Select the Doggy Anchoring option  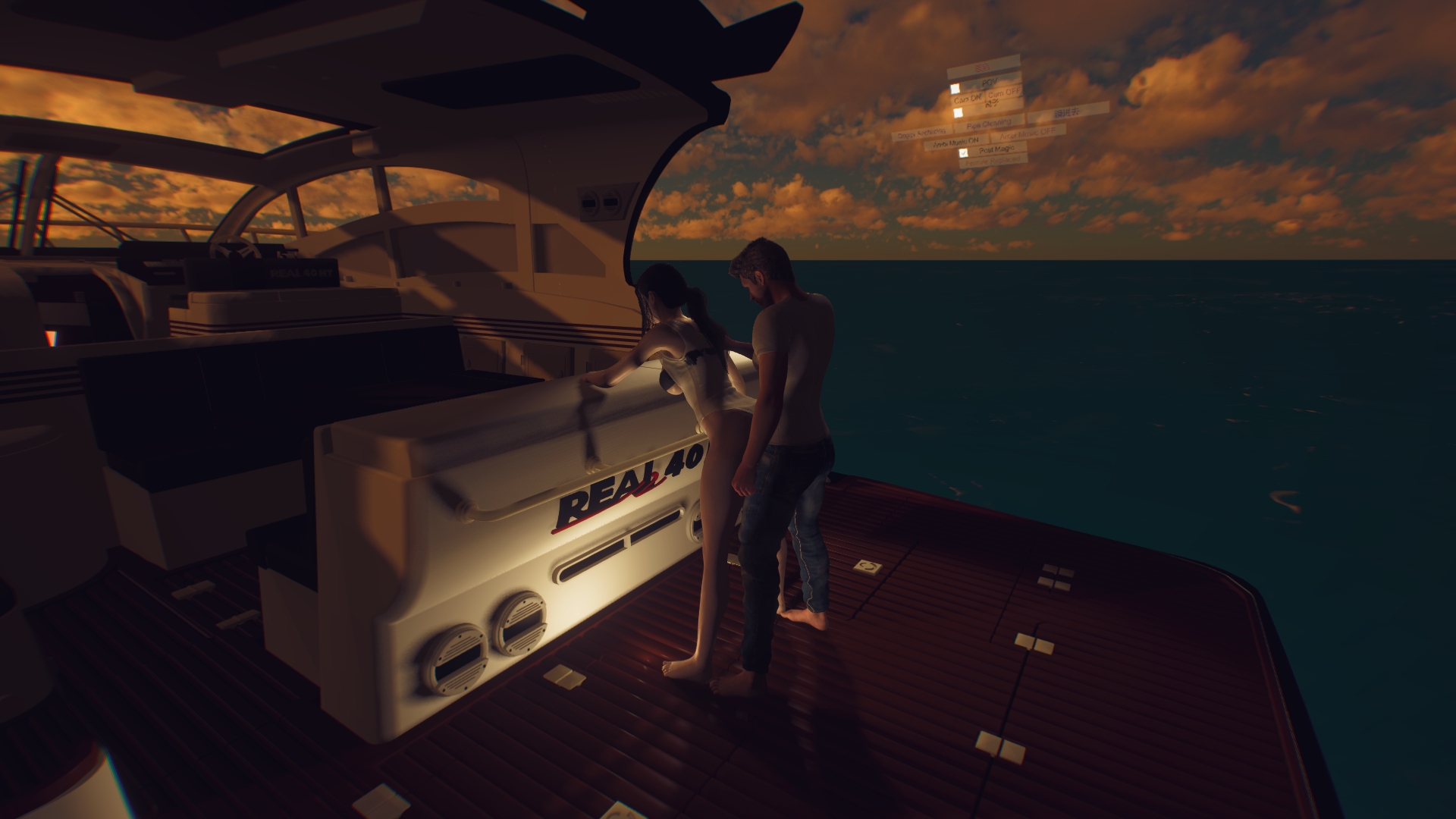[x=921, y=133]
